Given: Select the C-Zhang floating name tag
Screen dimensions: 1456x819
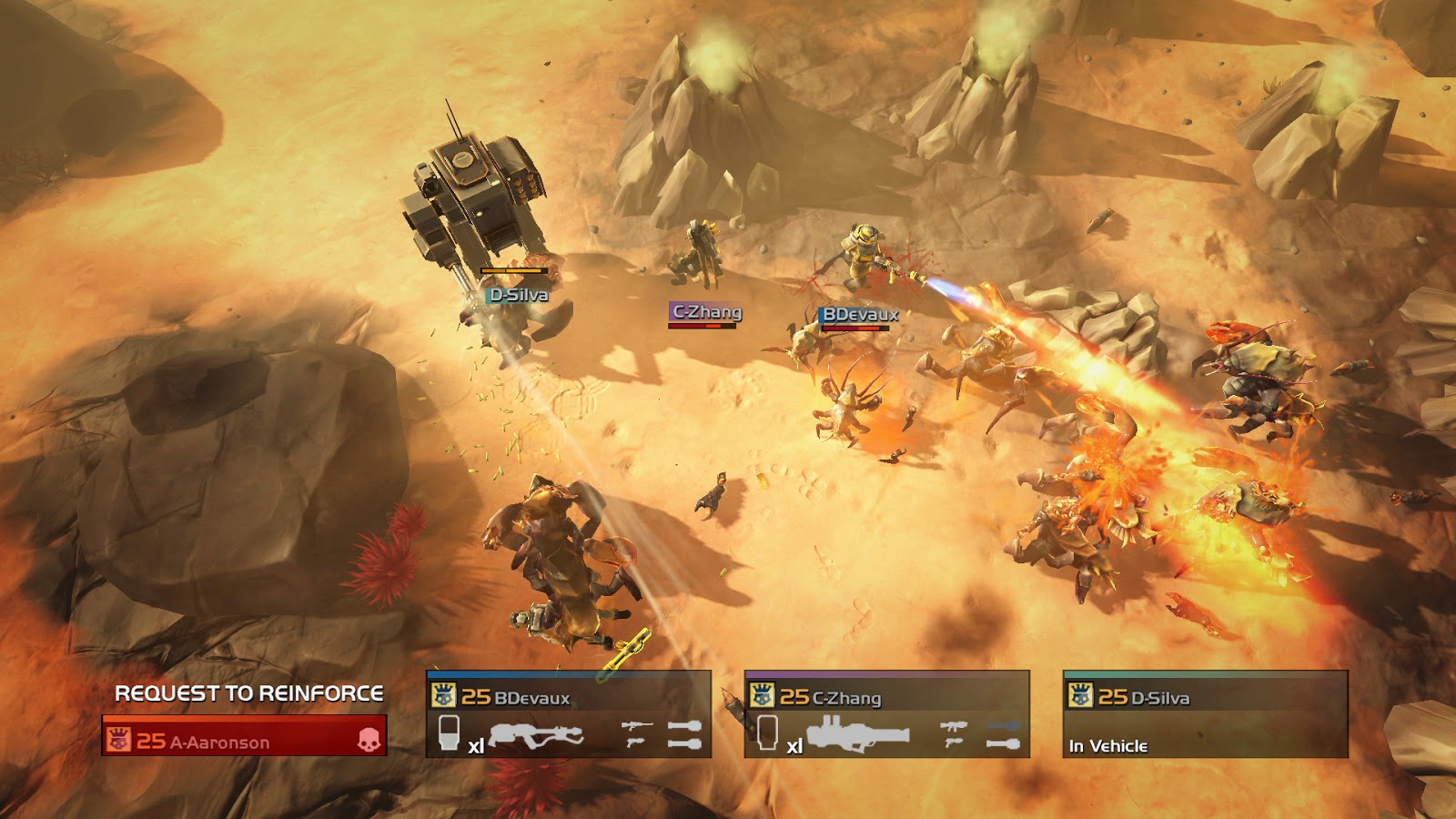Looking at the screenshot, I should click(706, 312).
